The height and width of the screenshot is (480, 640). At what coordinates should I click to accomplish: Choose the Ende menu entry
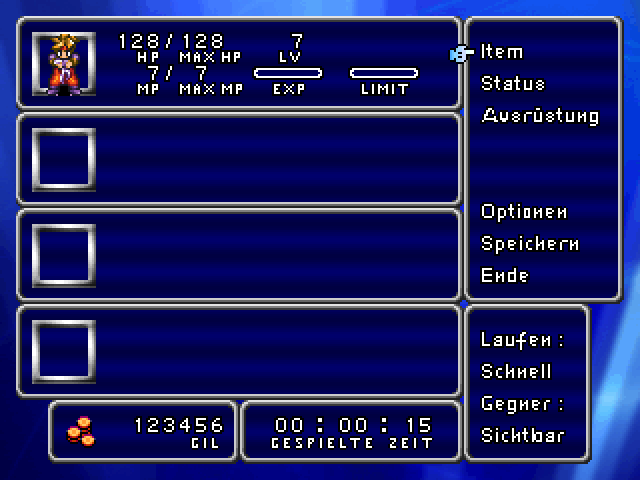[505, 276]
